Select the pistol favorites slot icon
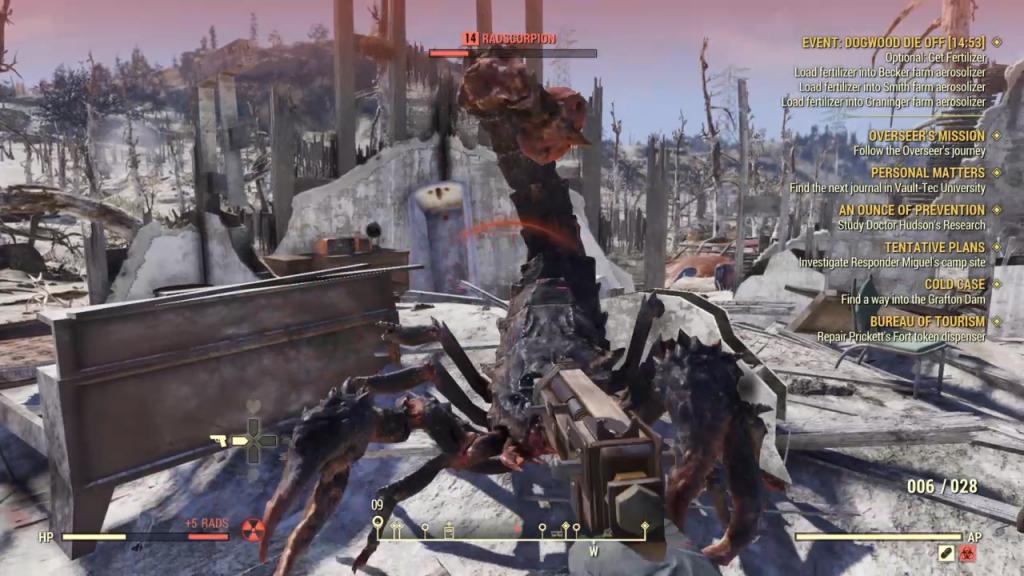 pyautogui.click(x=219, y=440)
